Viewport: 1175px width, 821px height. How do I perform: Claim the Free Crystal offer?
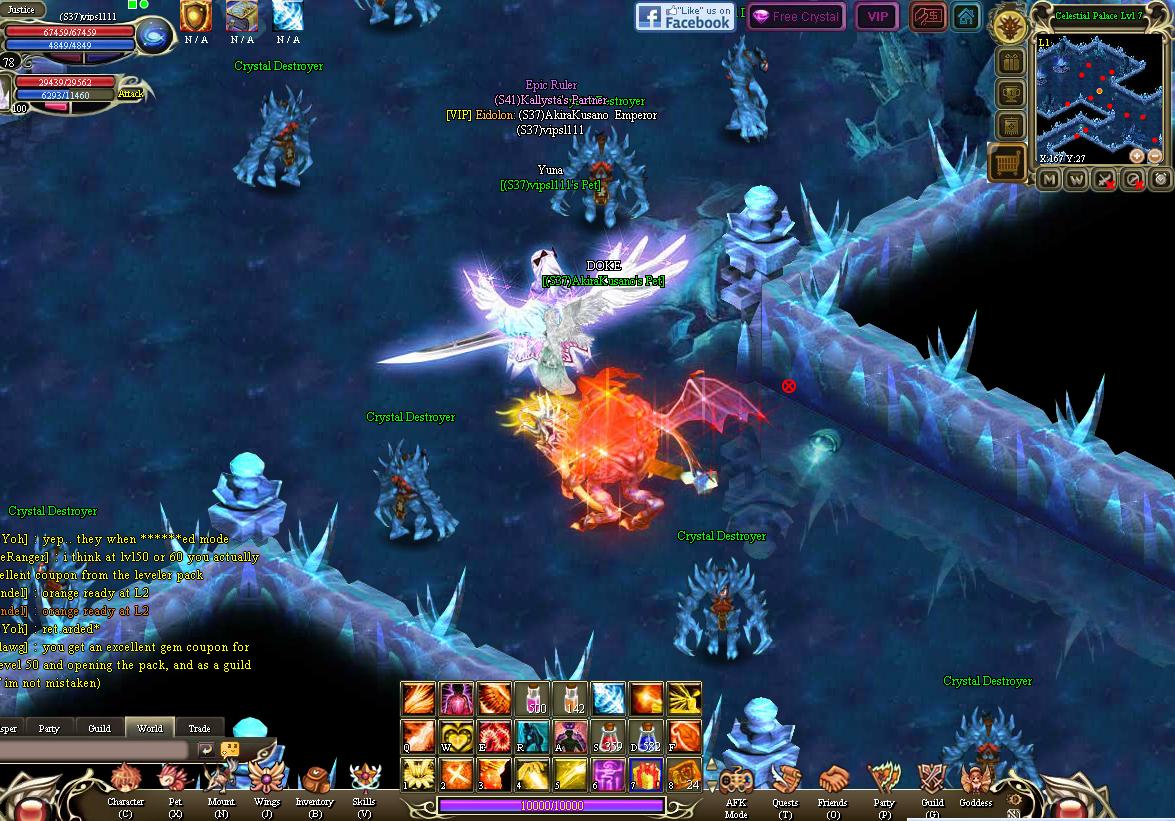click(796, 17)
